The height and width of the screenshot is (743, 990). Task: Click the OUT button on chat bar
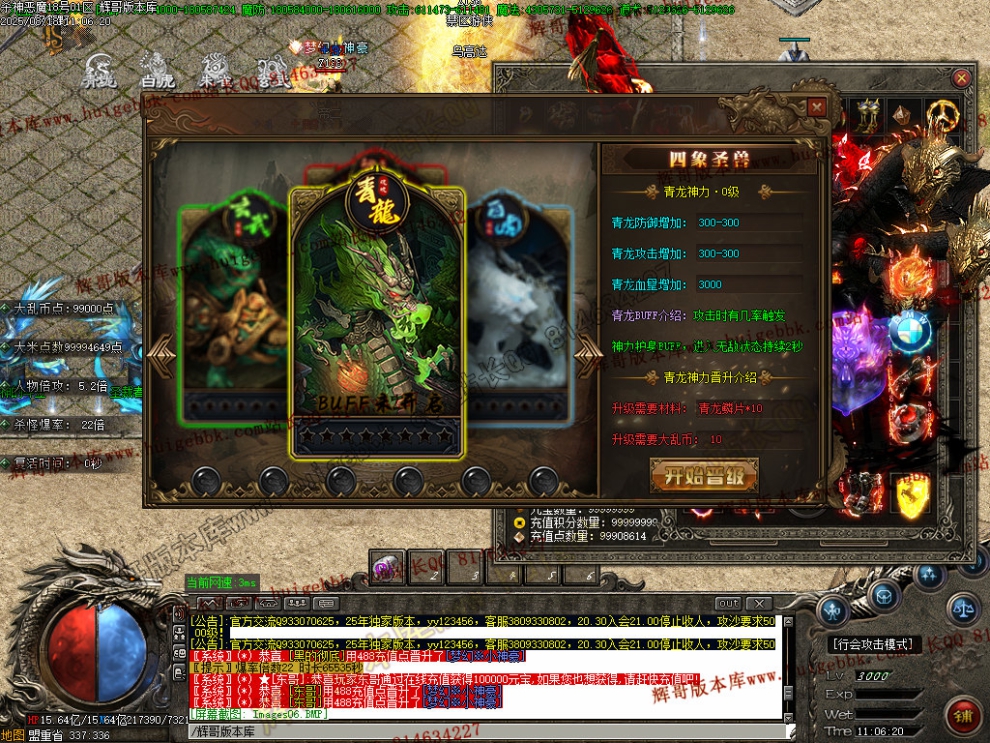pos(729,604)
